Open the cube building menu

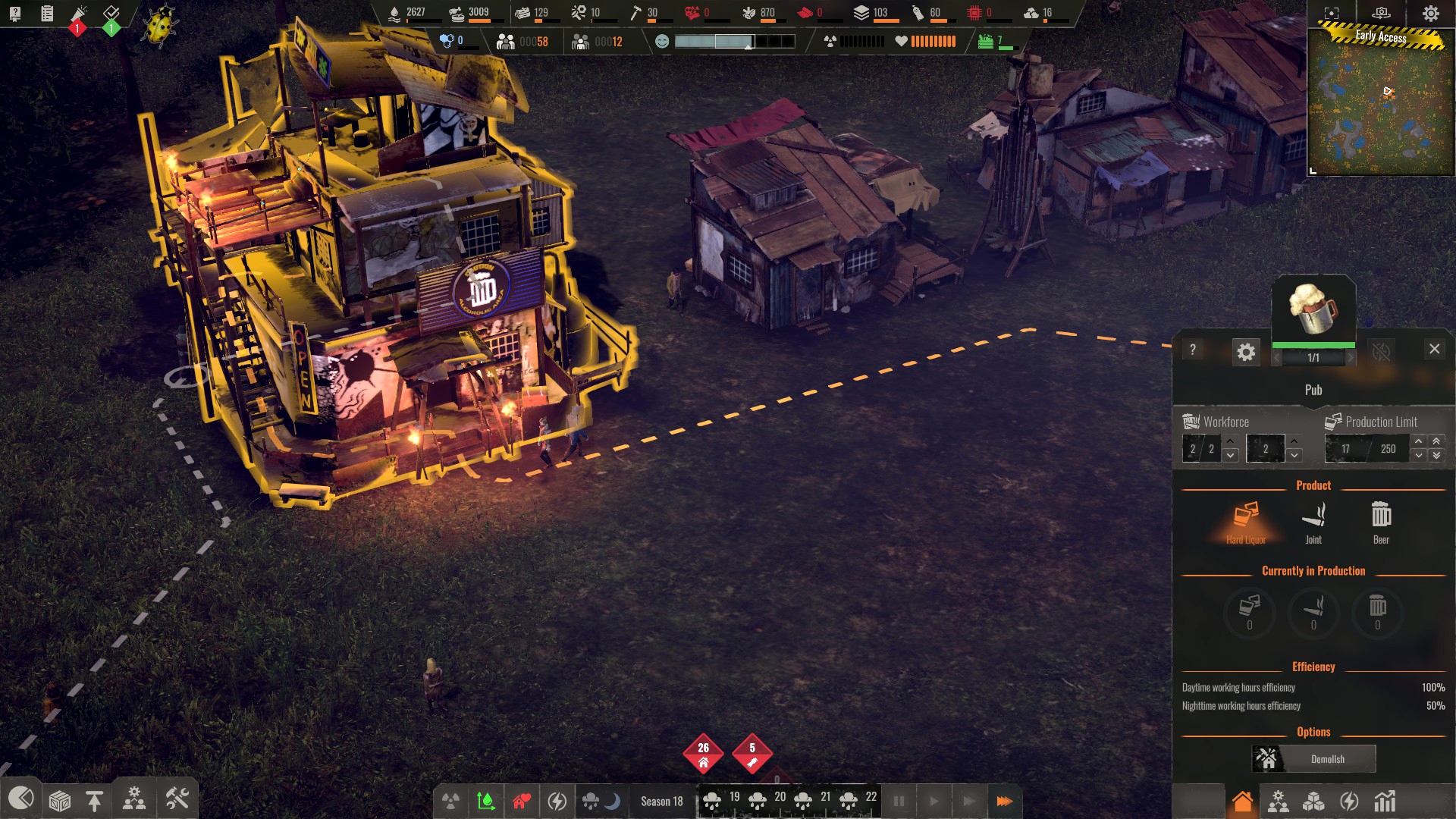60,800
